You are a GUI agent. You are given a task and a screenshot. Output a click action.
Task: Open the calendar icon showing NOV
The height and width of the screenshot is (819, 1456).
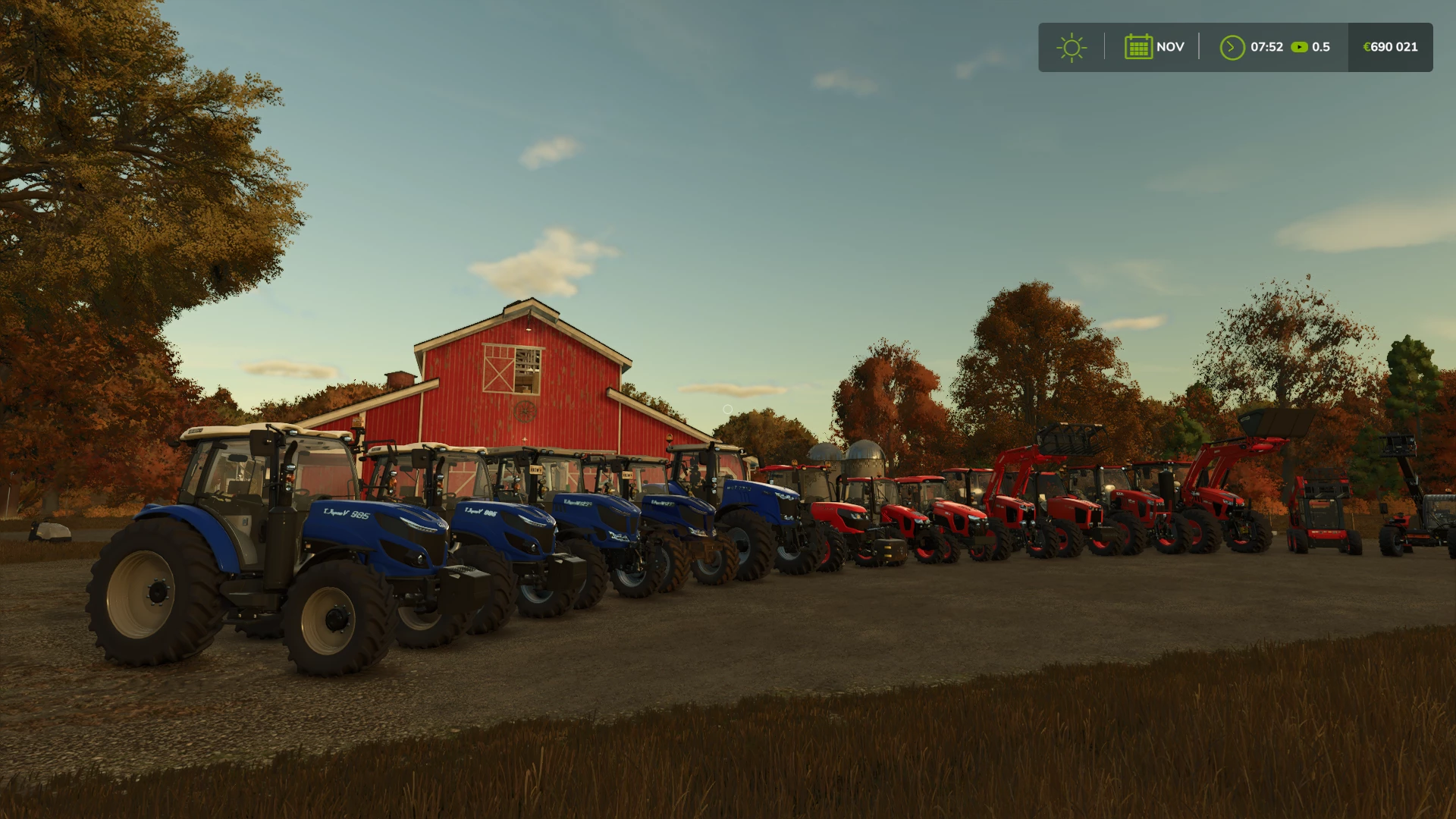(1138, 46)
